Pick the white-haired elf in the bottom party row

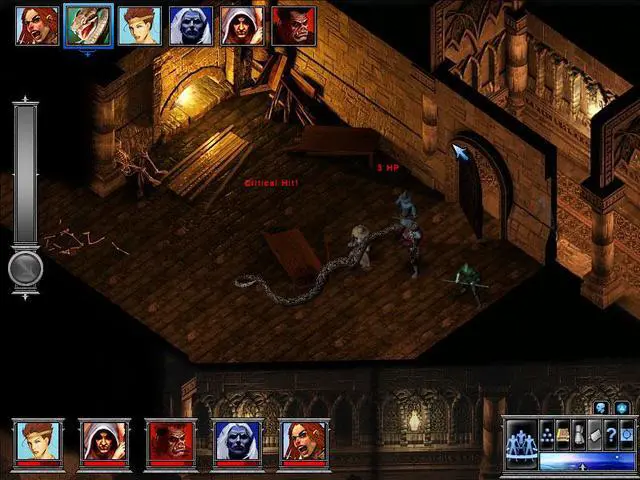point(238,441)
